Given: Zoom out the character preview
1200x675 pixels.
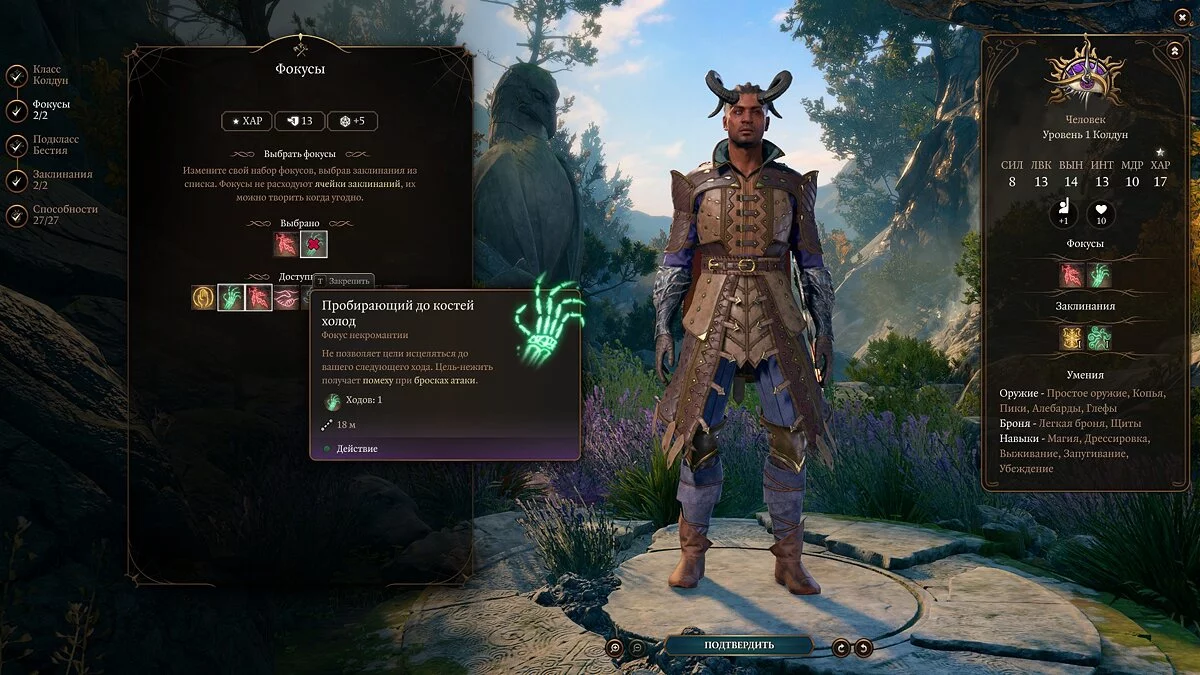Looking at the screenshot, I should coord(639,647).
